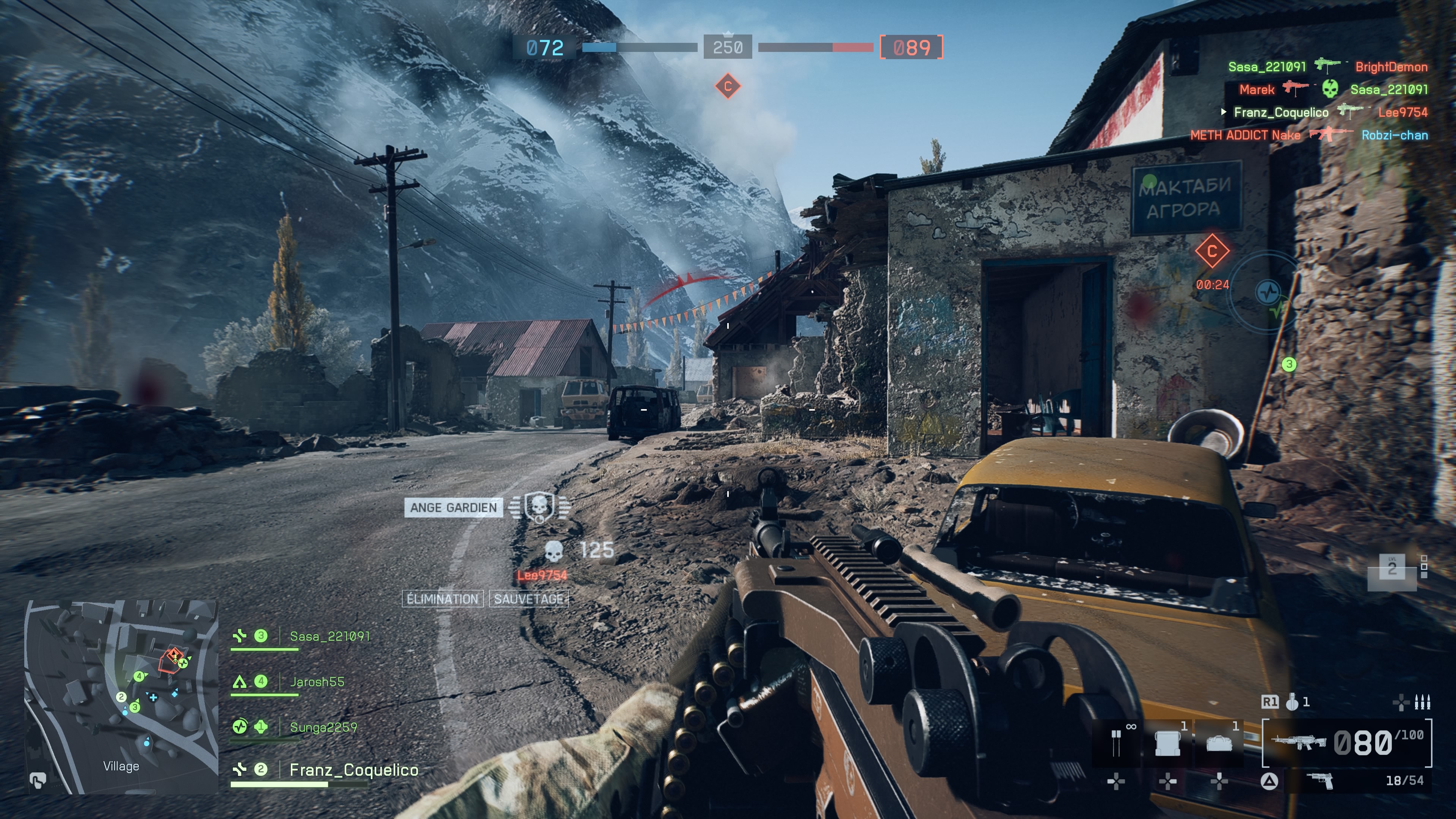Click the three-bullet fire mode icon
Viewport: 1456px width, 819px height.
(x=1421, y=702)
